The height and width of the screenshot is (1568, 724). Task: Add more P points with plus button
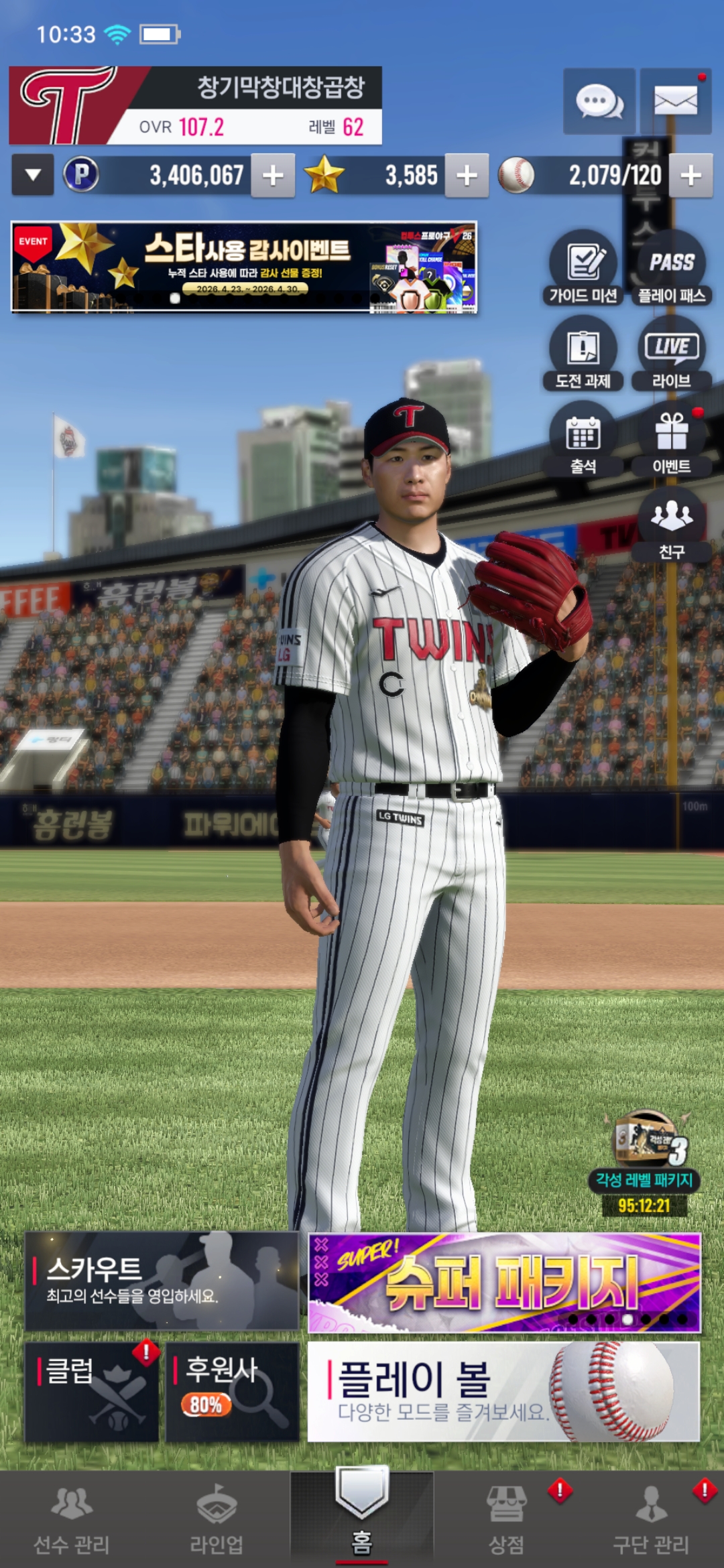[x=273, y=176]
